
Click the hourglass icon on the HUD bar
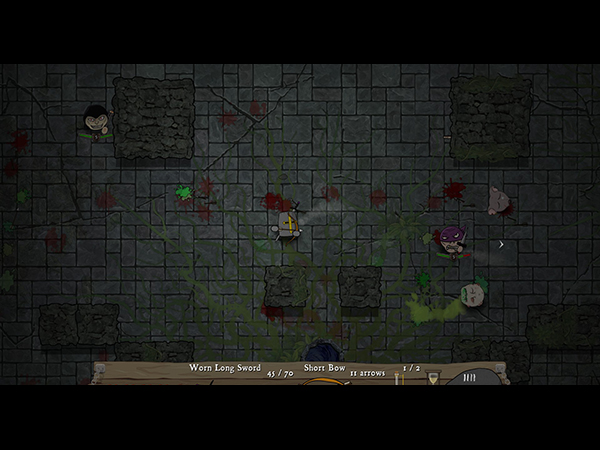pyautogui.click(x=433, y=379)
